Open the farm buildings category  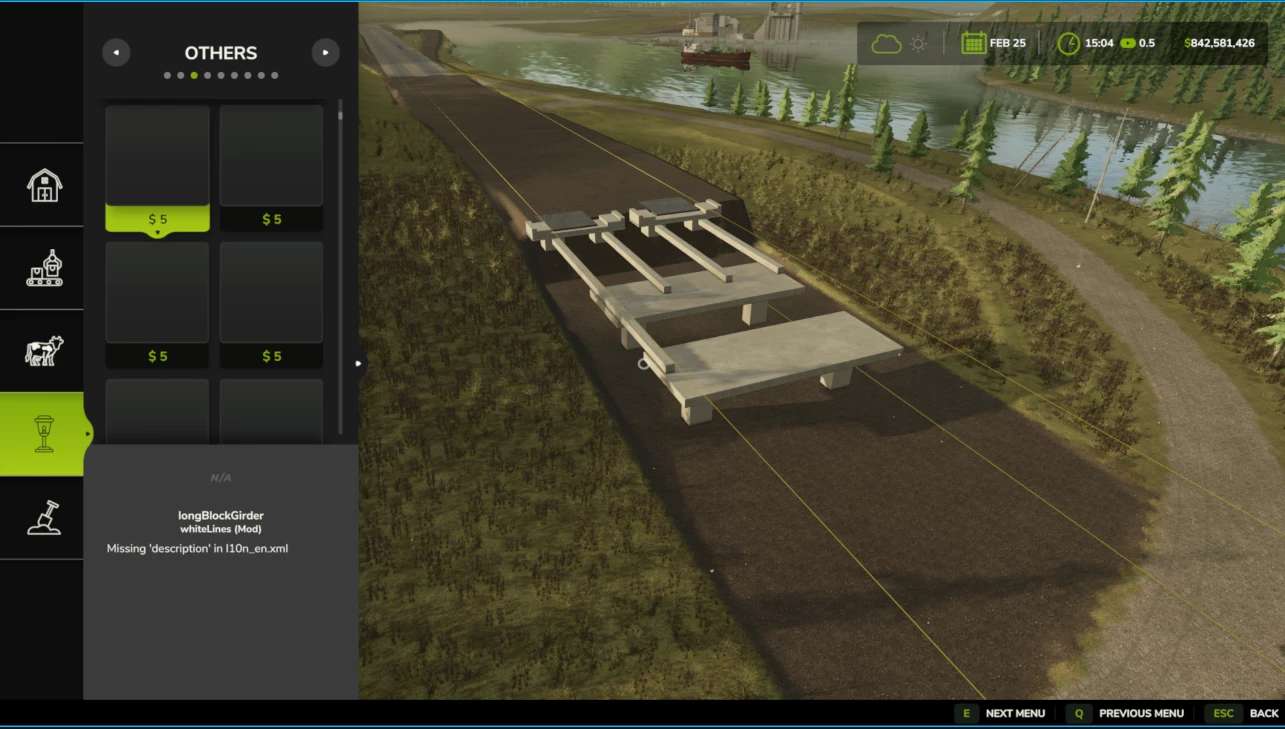click(43, 185)
